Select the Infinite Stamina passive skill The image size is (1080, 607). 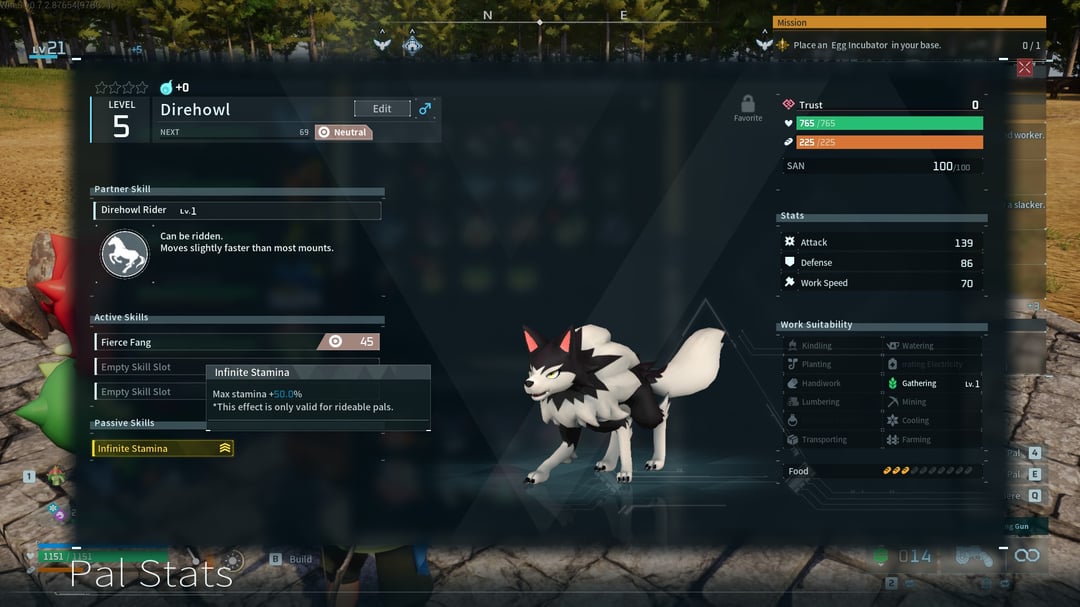pyautogui.click(x=163, y=449)
